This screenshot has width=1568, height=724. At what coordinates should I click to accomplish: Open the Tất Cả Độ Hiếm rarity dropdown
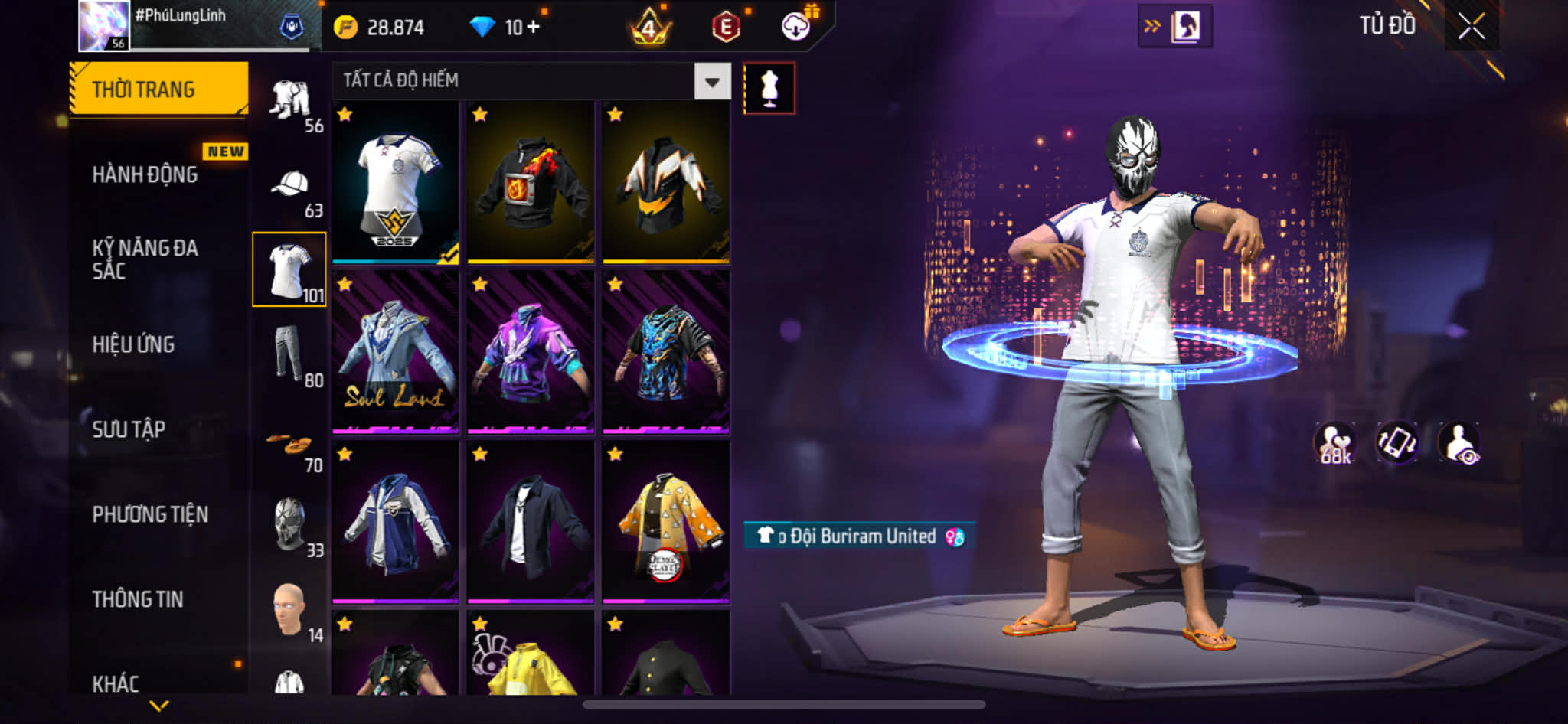click(712, 81)
